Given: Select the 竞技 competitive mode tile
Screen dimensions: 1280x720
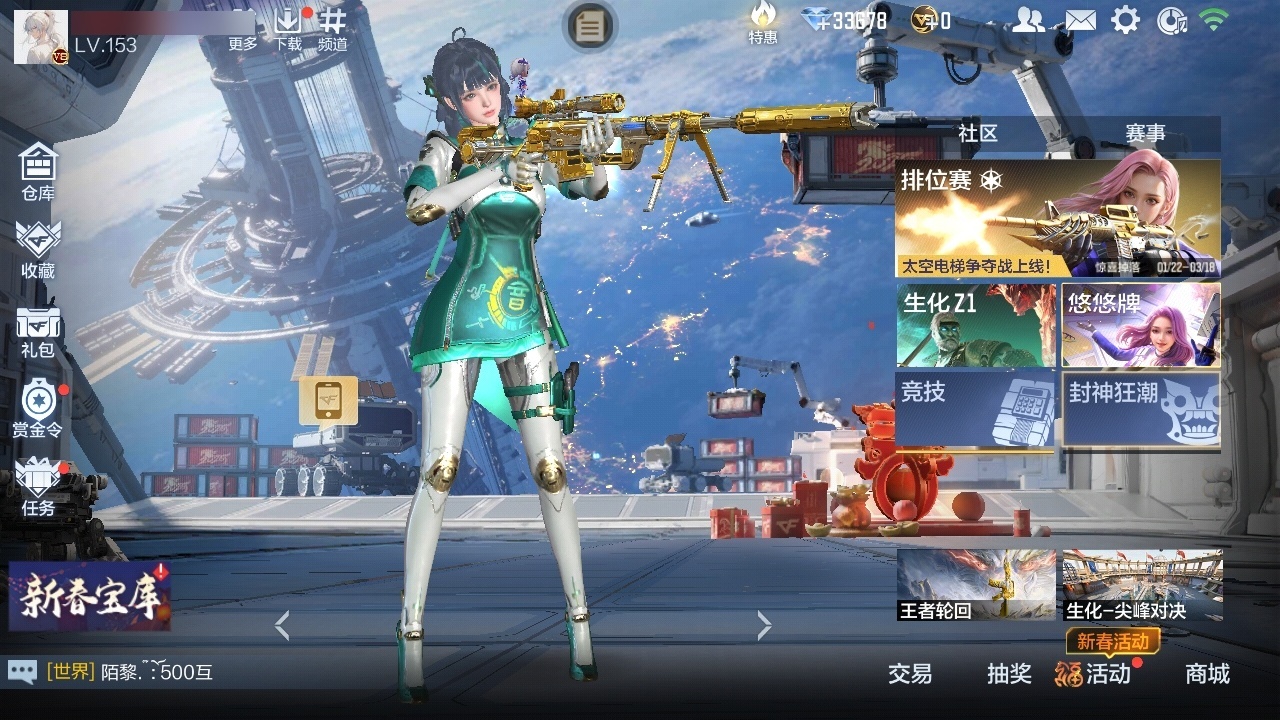Looking at the screenshot, I should 976,407.
